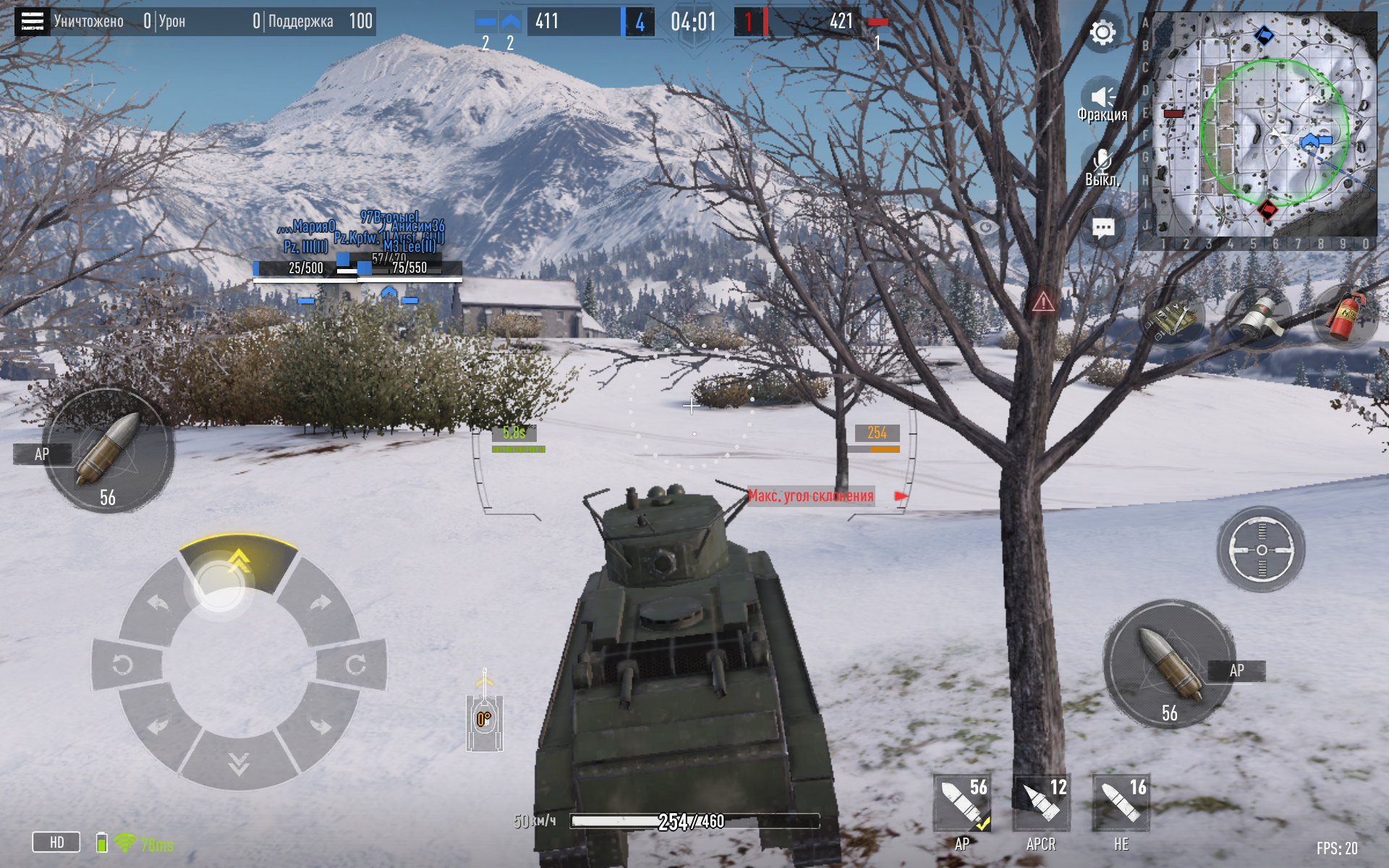Tap the reverse double-chevron movement button
1389x868 pixels.
click(x=239, y=763)
